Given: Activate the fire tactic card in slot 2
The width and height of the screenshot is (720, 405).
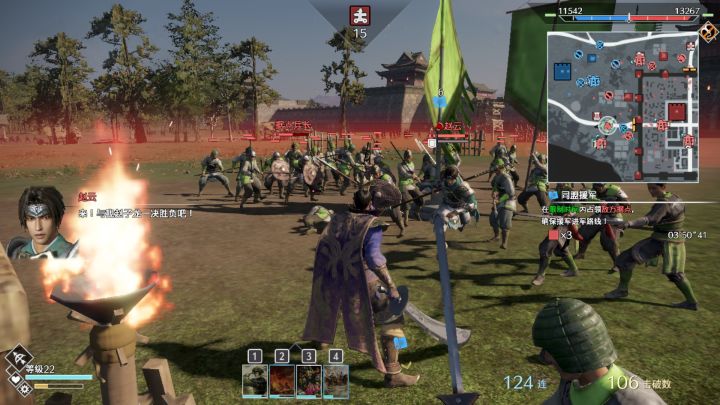Looking at the screenshot, I should click(x=282, y=381).
